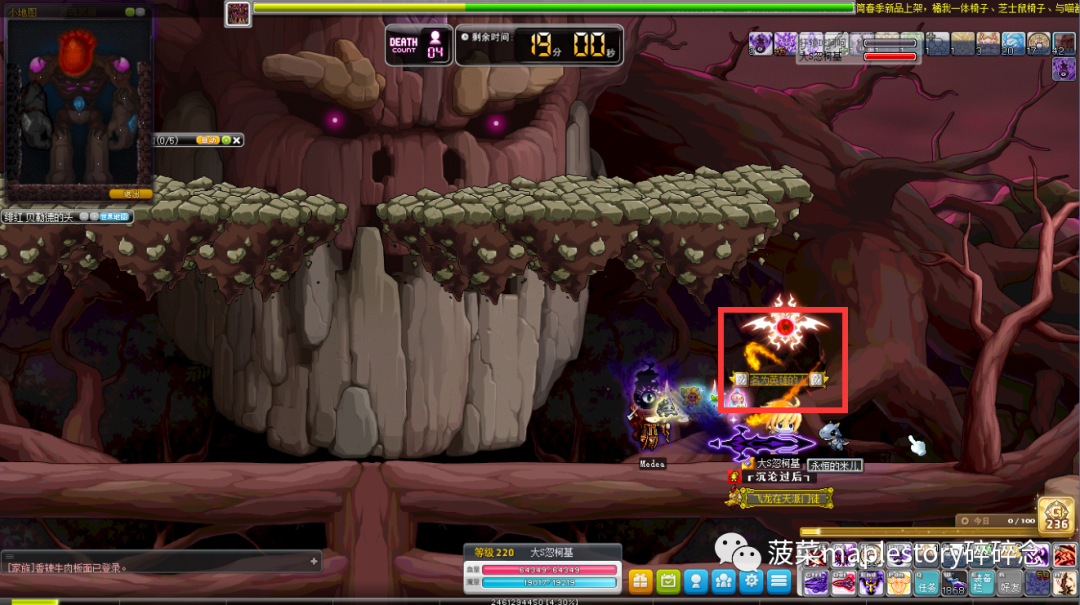Open the orange gift box cash shop
This screenshot has height=605, width=1080.
[640, 581]
